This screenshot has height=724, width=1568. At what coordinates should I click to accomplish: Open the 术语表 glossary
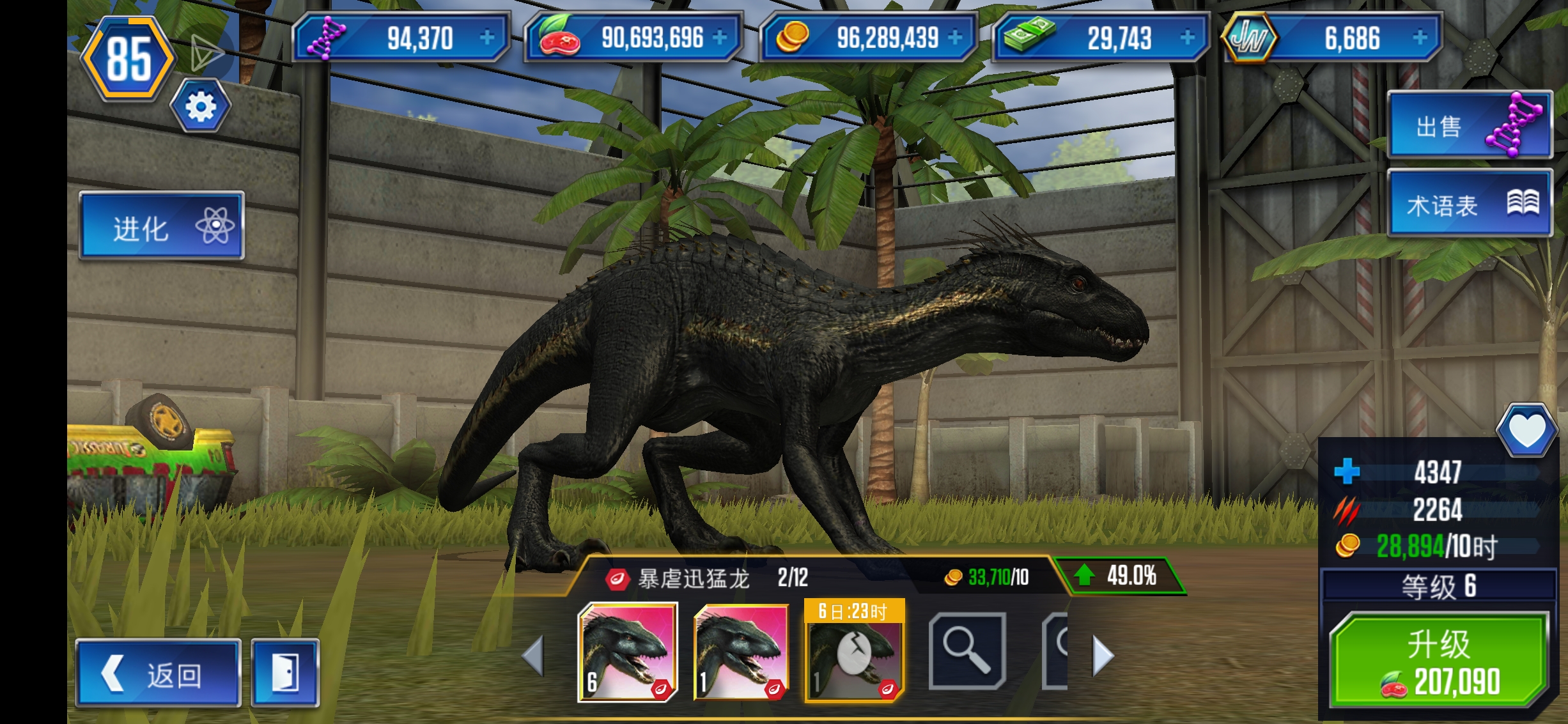coord(1469,204)
